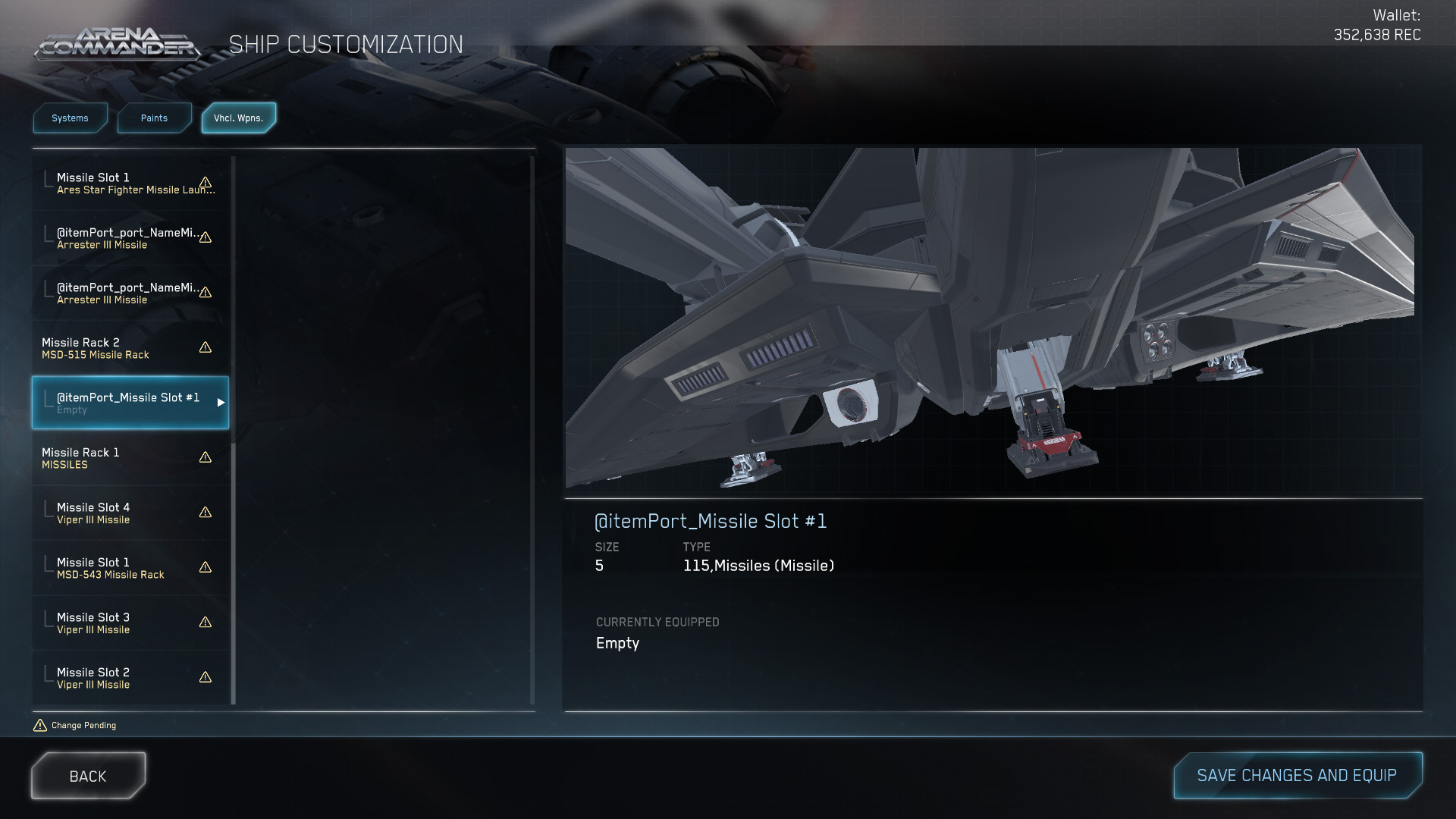Select Missile Rack 1 MISSILES entry
The height and width of the screenshot is (819, 1456).
[114, 458]
